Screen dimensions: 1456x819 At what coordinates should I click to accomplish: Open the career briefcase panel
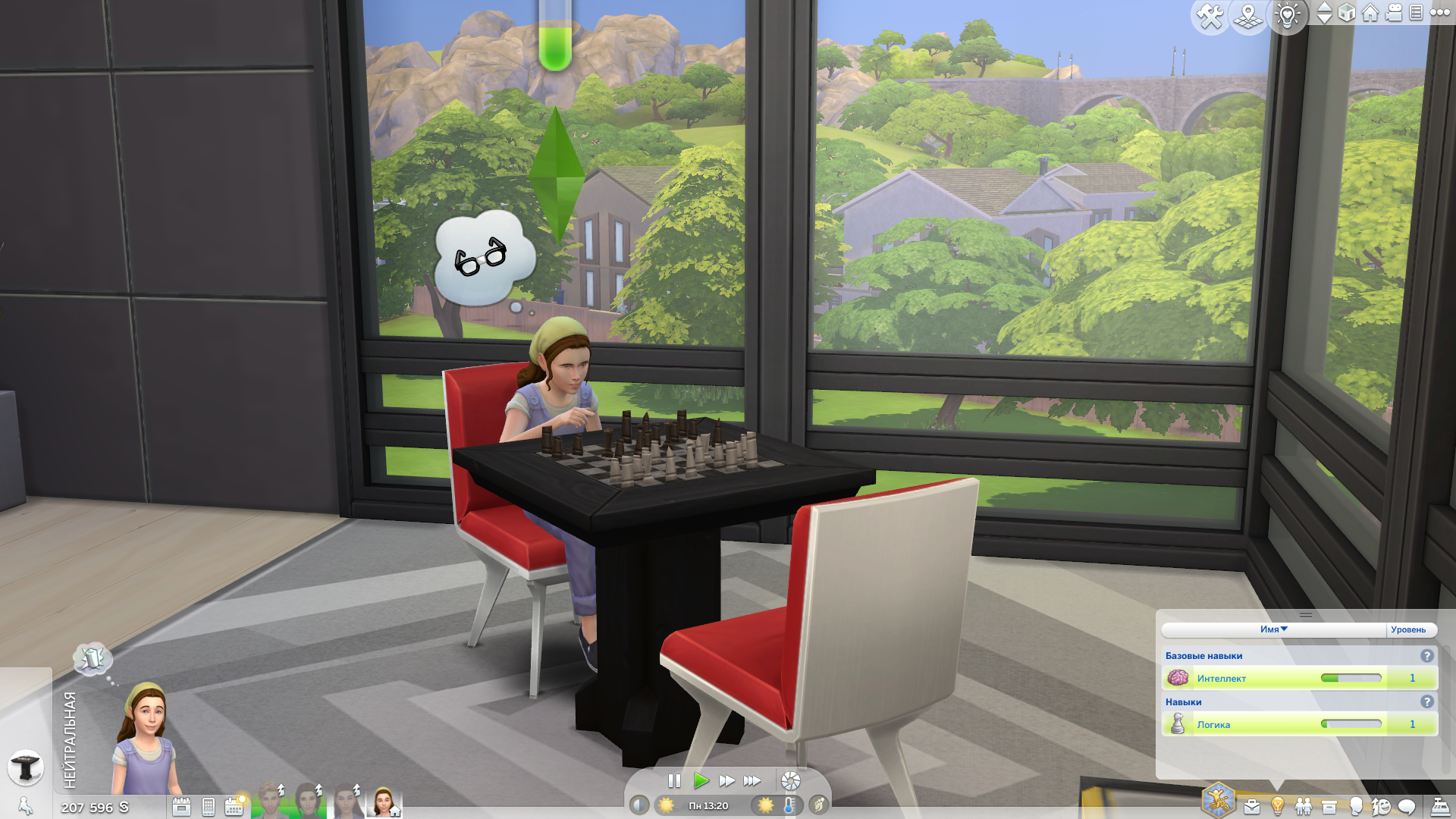[1252, 806]
